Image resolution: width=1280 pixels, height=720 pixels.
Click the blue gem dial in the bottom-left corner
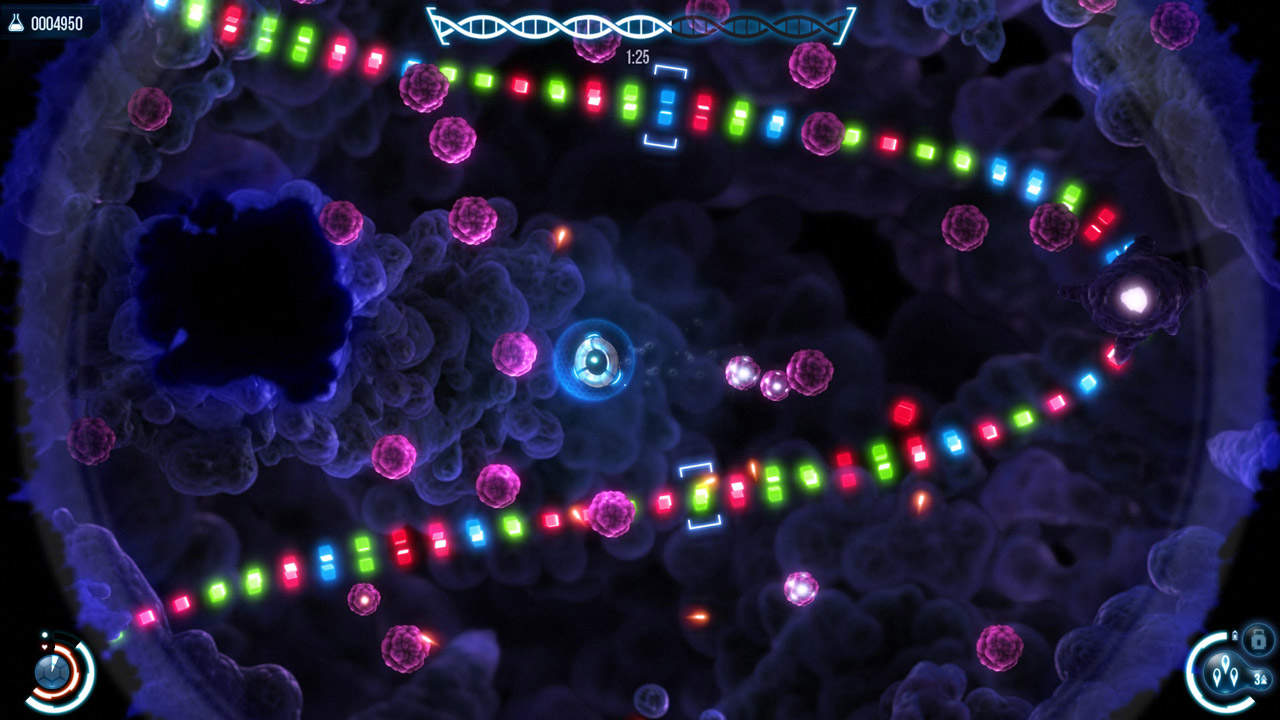(52, 672)
